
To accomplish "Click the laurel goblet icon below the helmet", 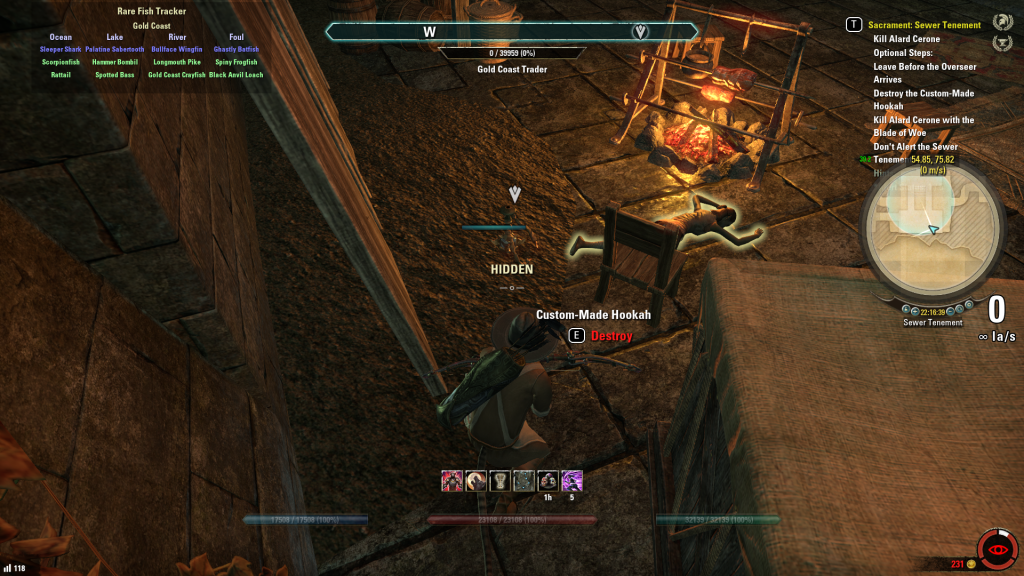I will [1001, 43].
